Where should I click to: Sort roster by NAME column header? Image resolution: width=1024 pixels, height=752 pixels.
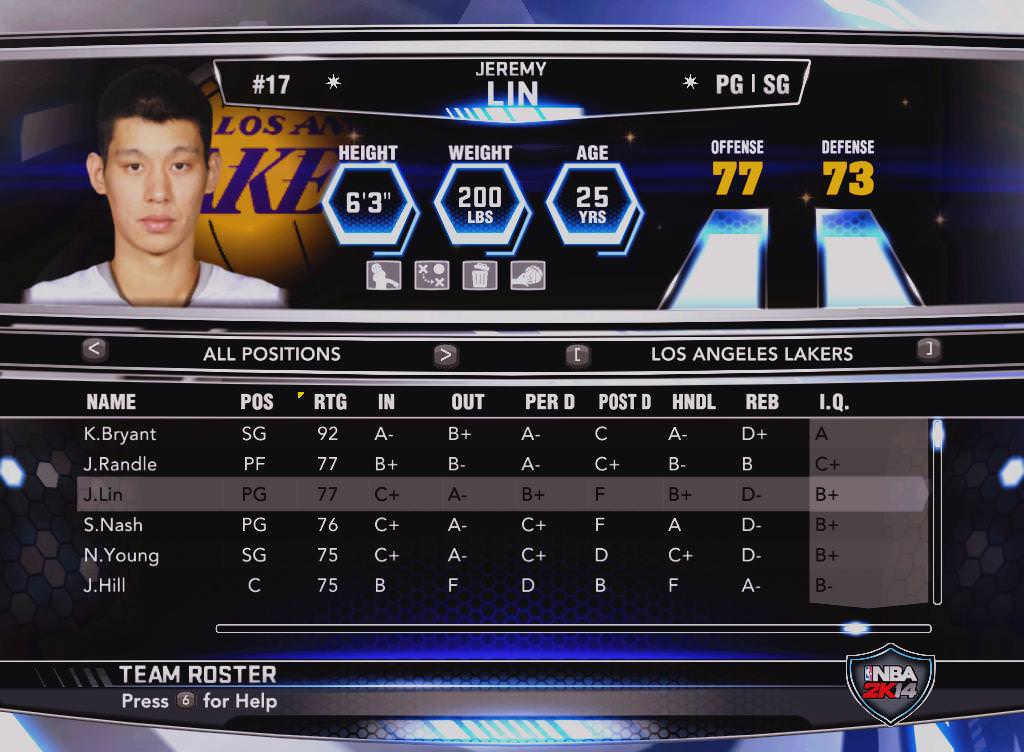pyautogui.click(x=111, y=402)
